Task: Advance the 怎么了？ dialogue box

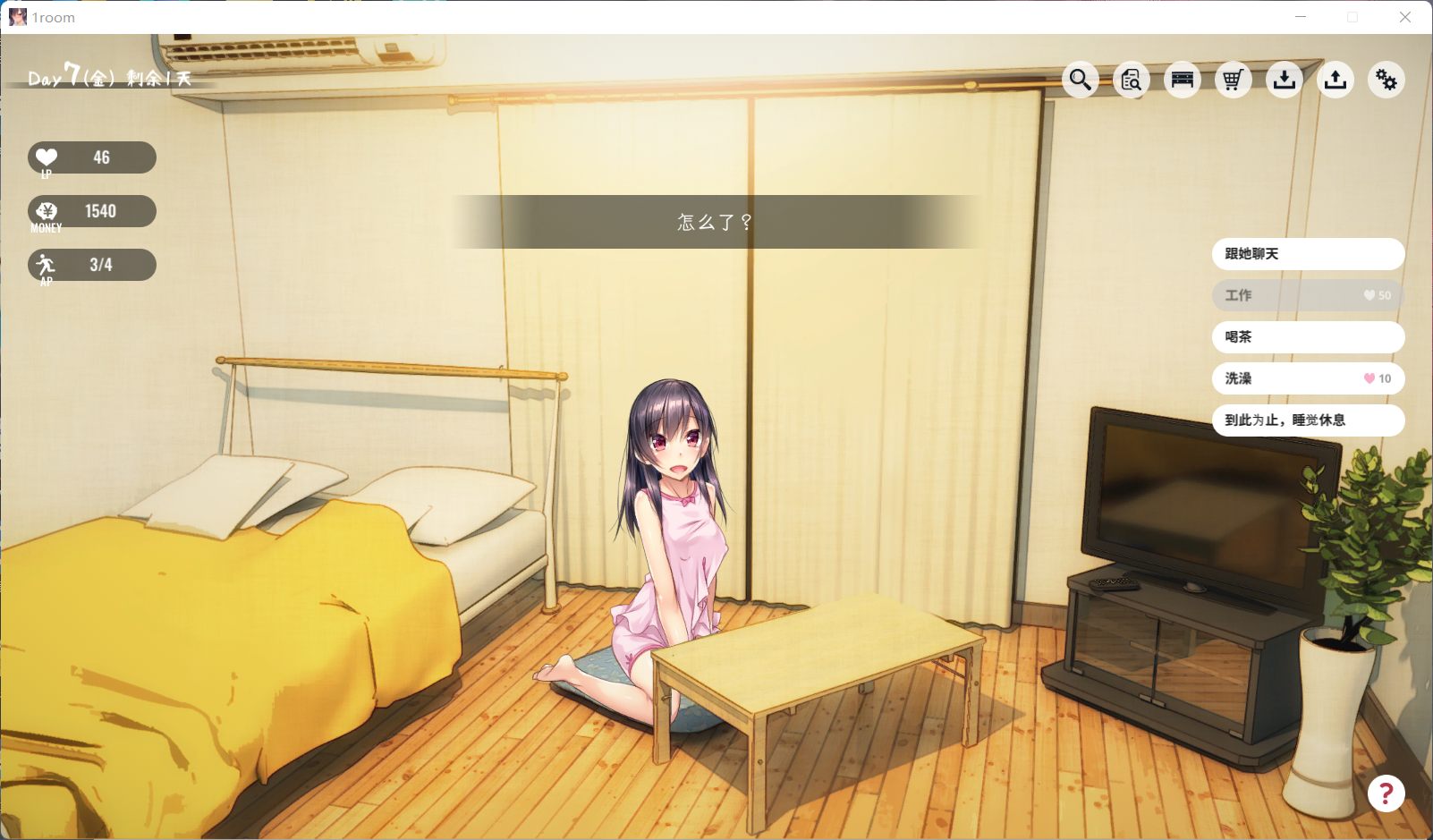Action: [x=716, y=222]
